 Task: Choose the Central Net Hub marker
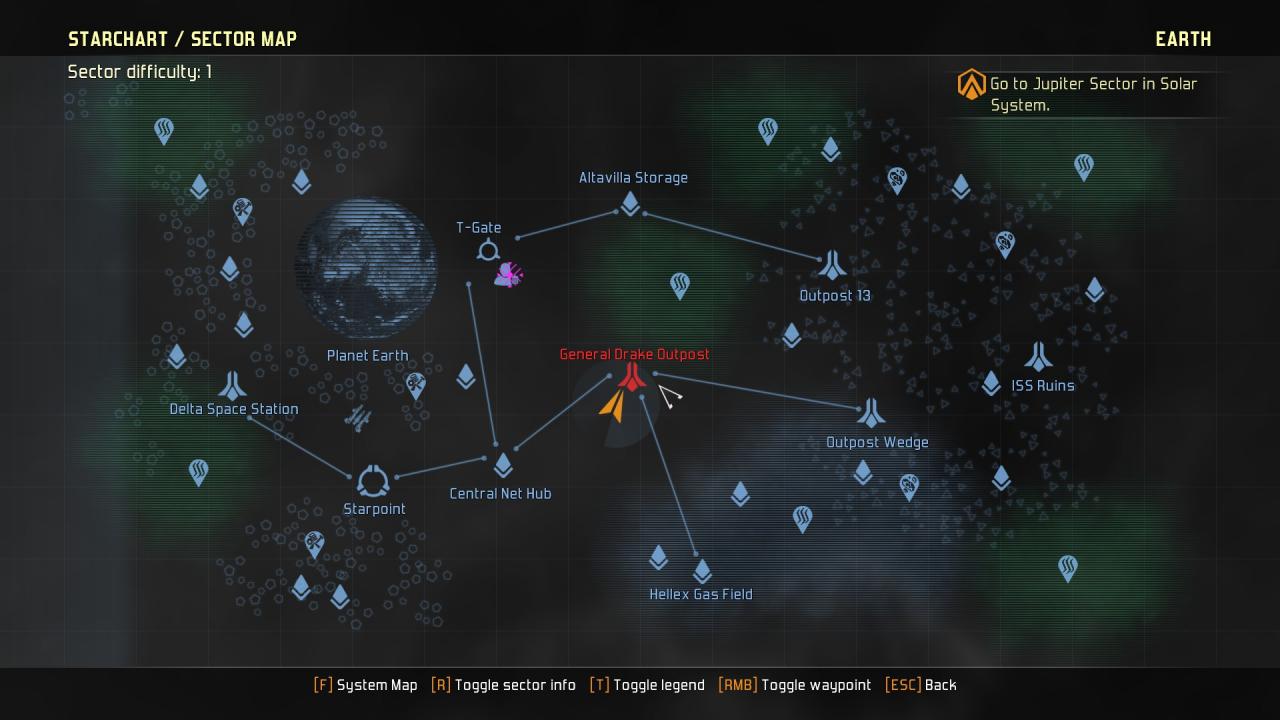coord(503,465)
